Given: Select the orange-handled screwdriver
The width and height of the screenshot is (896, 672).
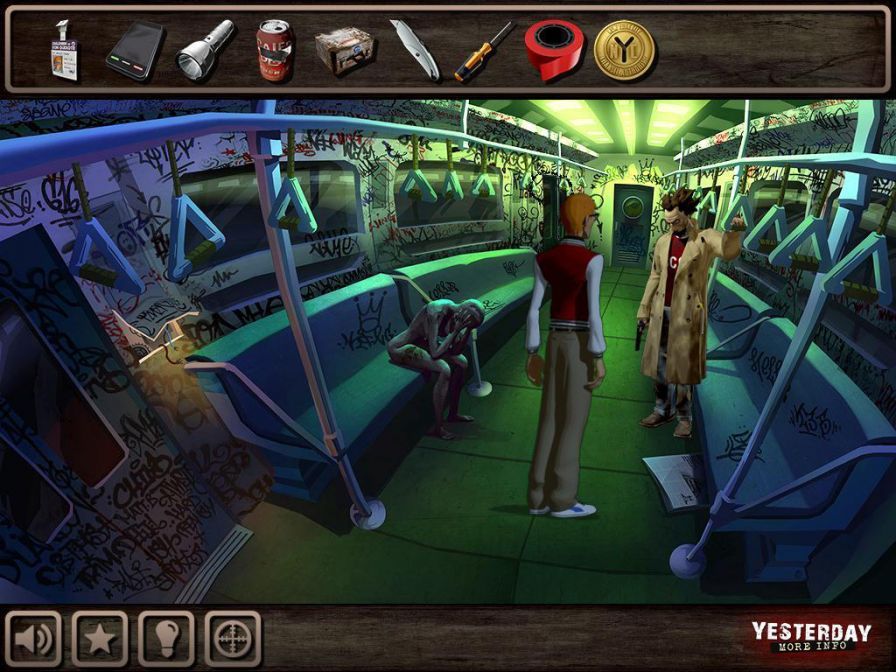Looking at the screenshot, I should coord(483,50).
